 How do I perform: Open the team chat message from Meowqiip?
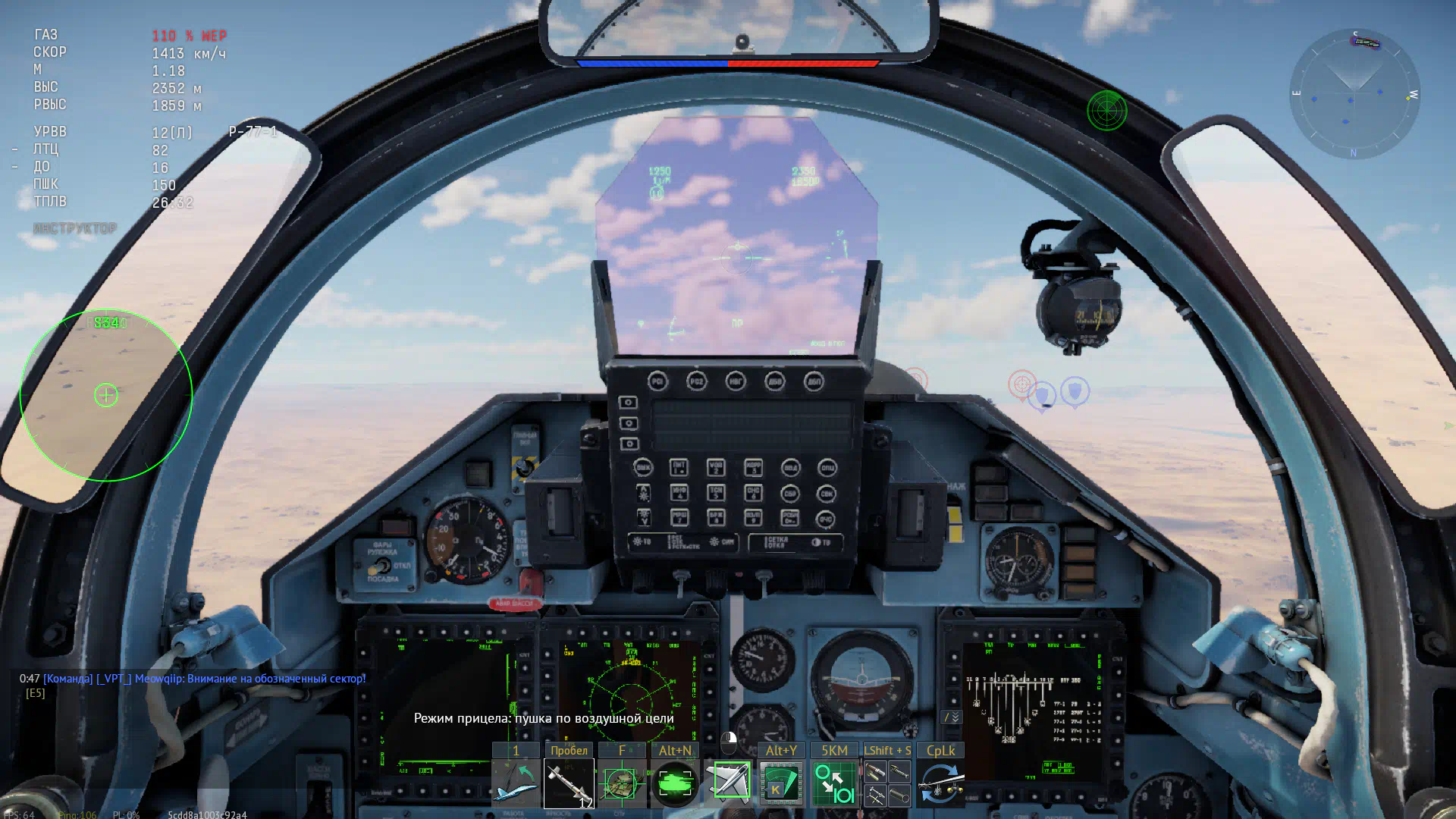tap(204, 679)
